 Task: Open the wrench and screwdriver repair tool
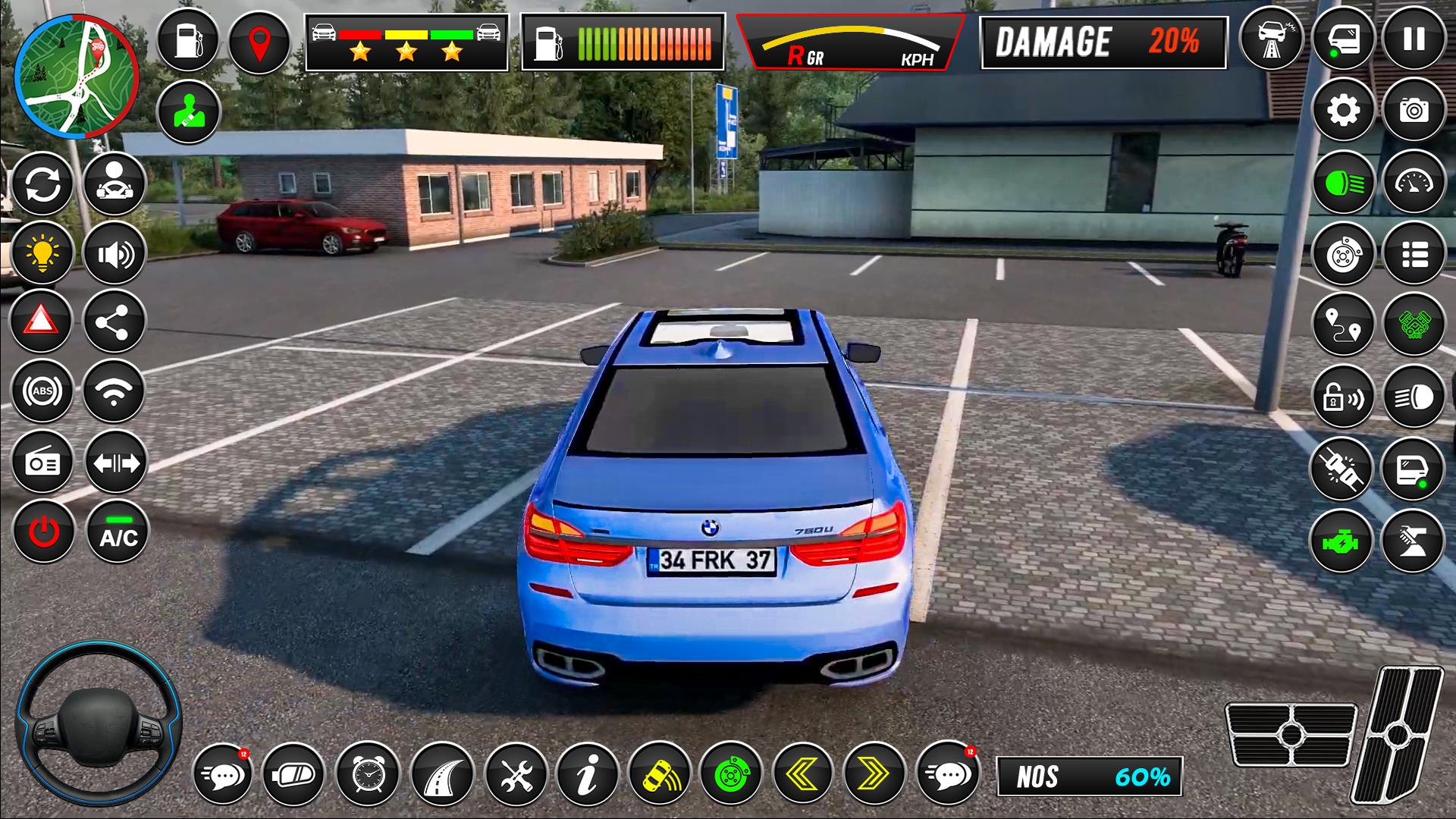click(516, 773)
